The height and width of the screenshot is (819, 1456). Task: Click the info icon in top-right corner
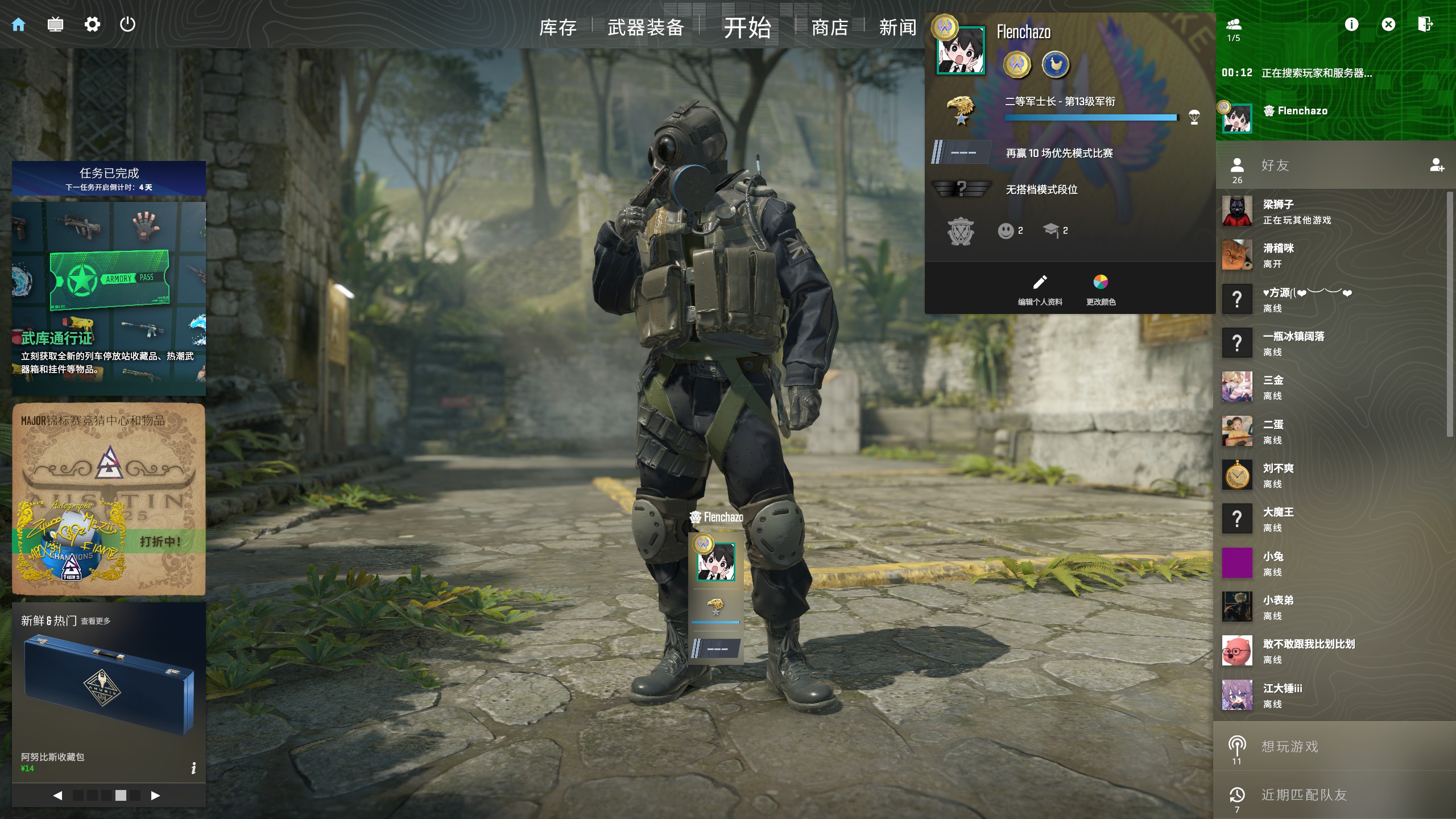coord(1351,24)
